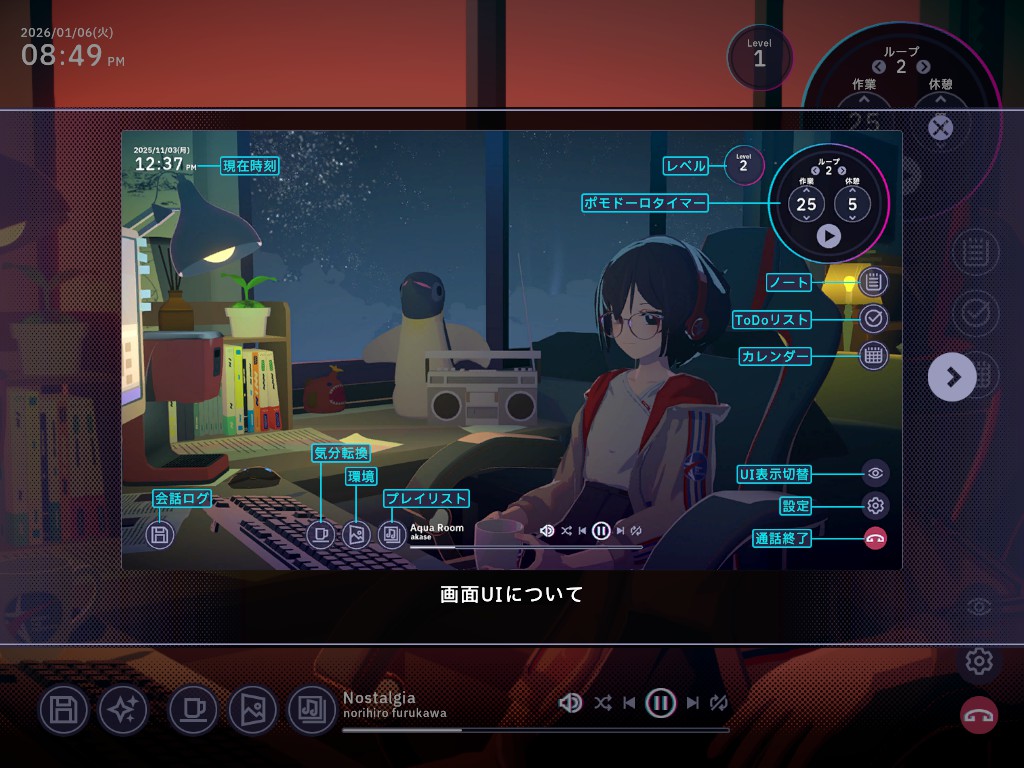The height and width of the screenshot is (768, 1024).
Task: Open the conversation log floppy disk icon
Action: tap(64, 710)
